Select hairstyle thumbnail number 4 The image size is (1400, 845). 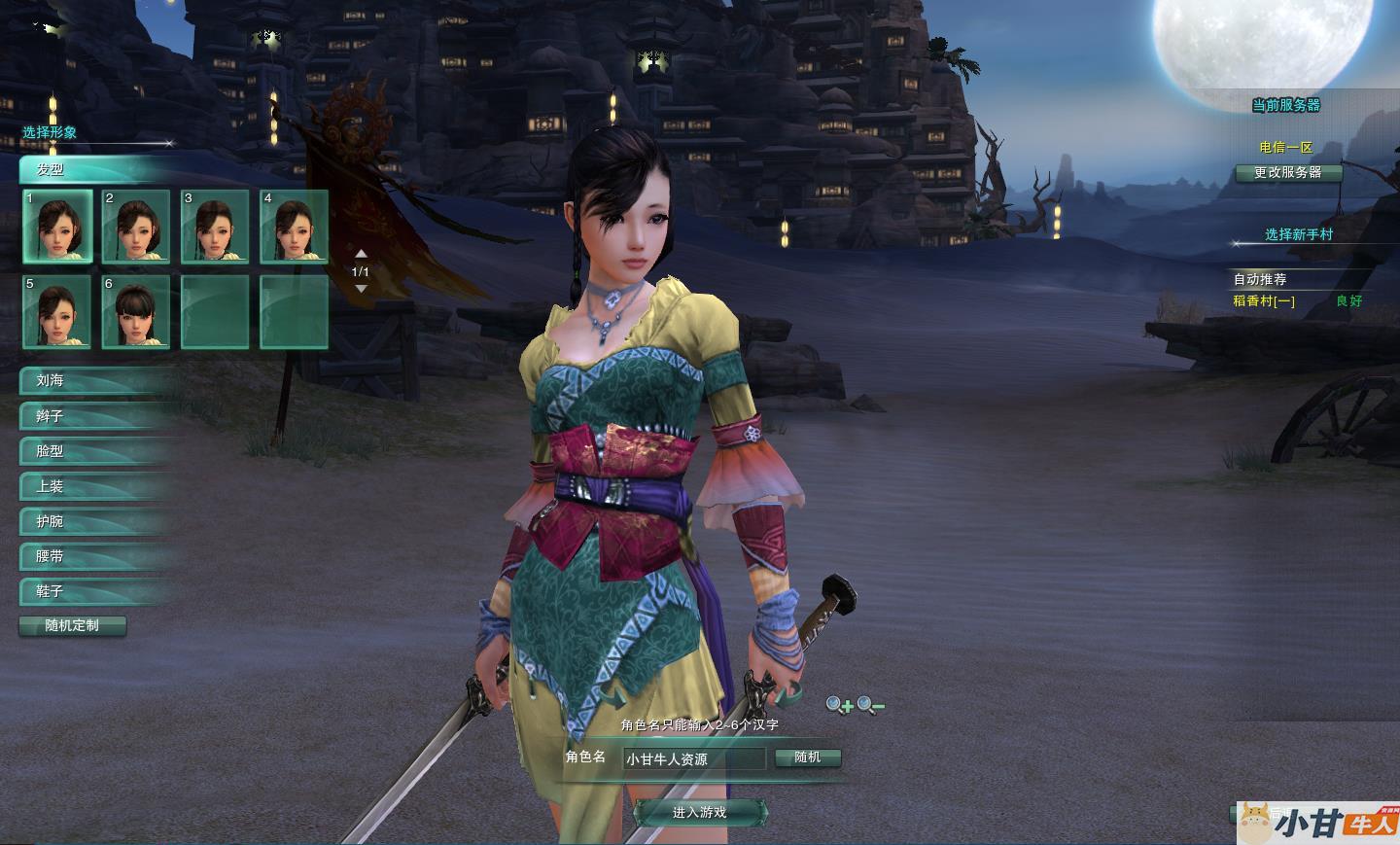point(294,227)
